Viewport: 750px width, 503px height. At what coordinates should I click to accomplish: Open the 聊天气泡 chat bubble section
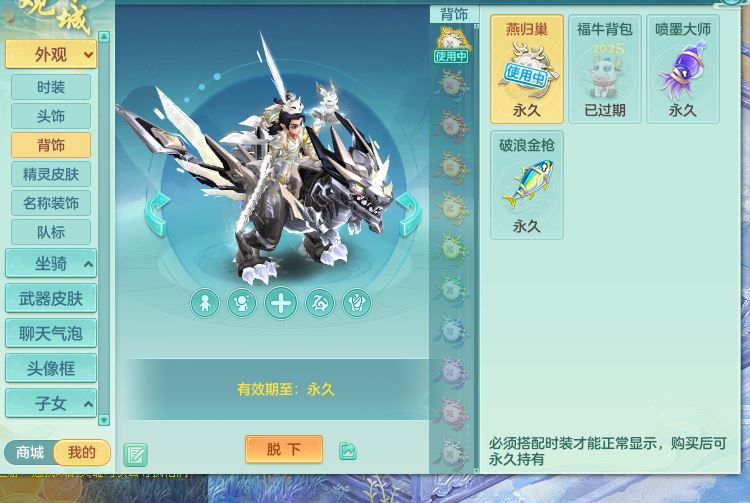50,333
